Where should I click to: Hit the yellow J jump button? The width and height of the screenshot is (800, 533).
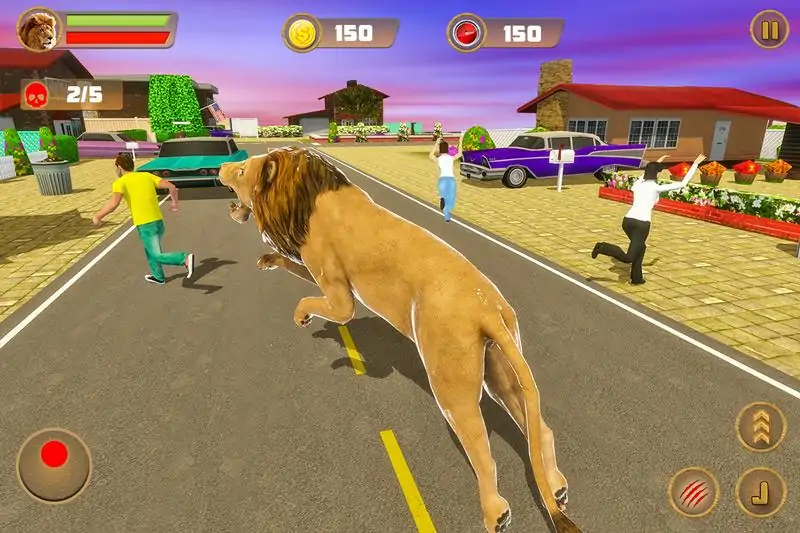(760, 491)
